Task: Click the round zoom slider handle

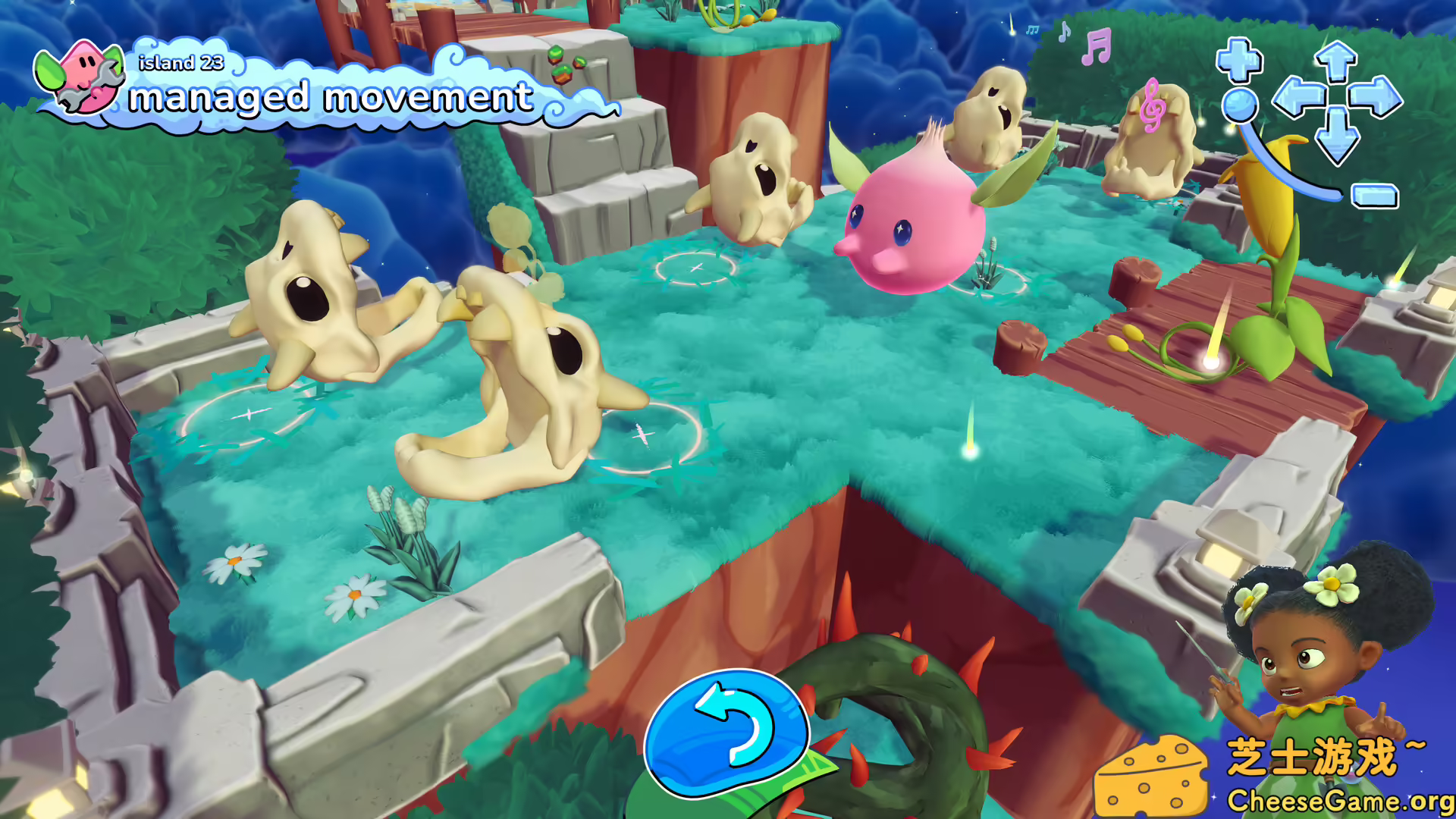Action: (1240, 105)
